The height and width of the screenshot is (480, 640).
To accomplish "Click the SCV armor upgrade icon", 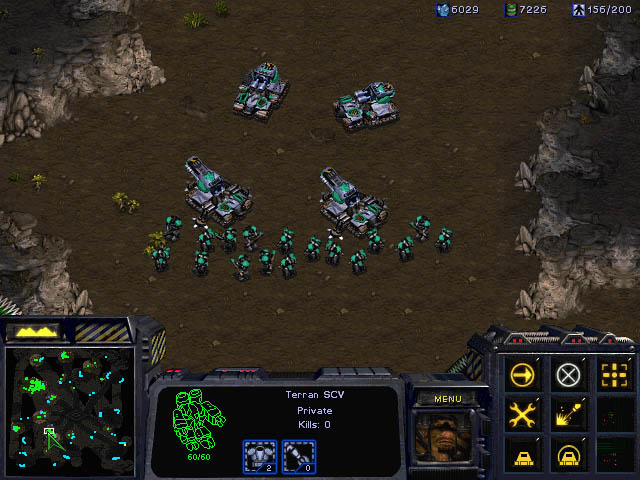I will (x=259, y=455).
